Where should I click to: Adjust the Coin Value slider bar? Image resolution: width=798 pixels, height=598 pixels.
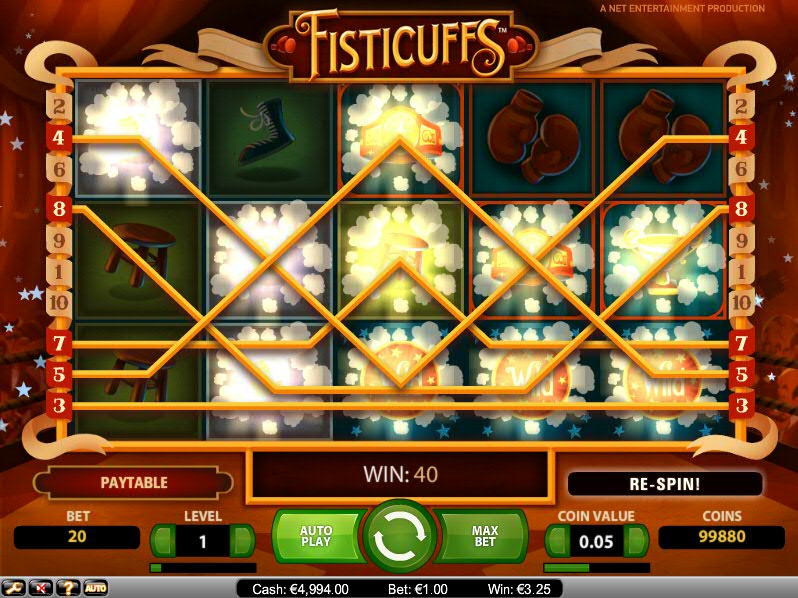pos(596,567)
